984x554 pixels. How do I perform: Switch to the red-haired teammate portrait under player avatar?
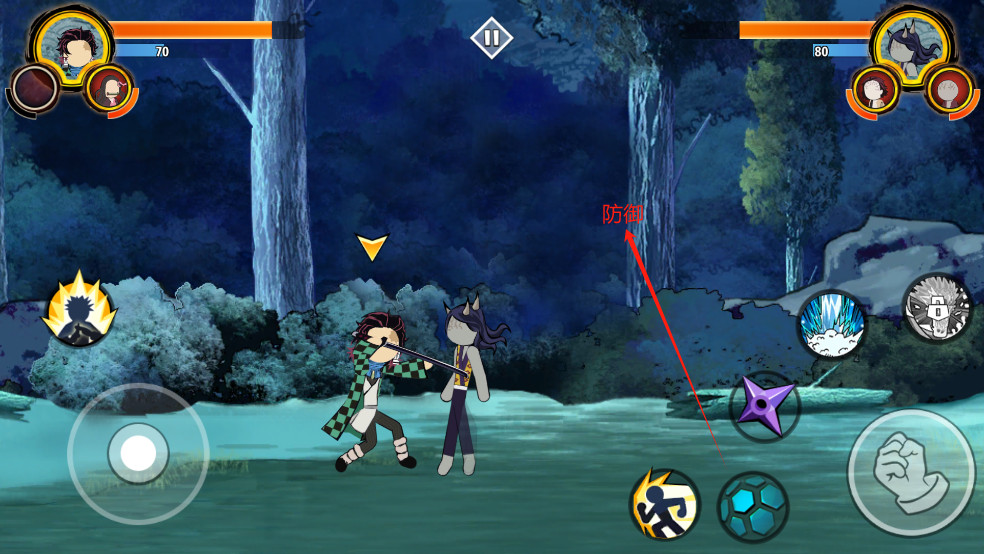[x=108, y=88]
